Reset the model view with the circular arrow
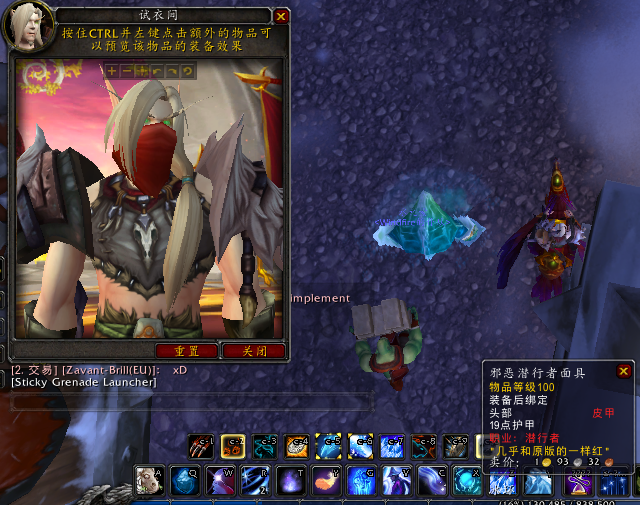 pyautogui.click(x=187, y=71)
